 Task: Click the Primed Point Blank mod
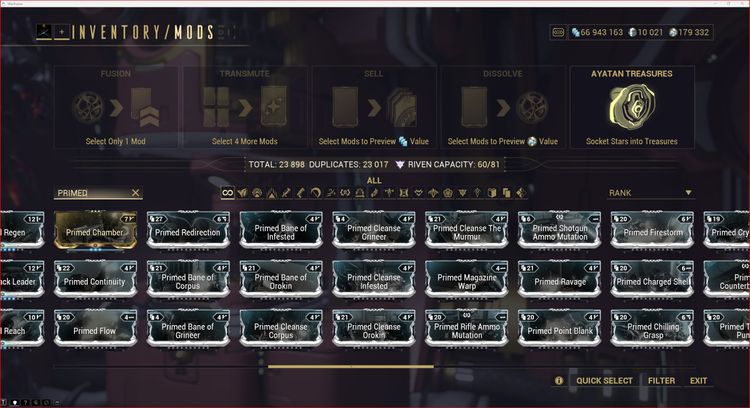pos(557,328)
